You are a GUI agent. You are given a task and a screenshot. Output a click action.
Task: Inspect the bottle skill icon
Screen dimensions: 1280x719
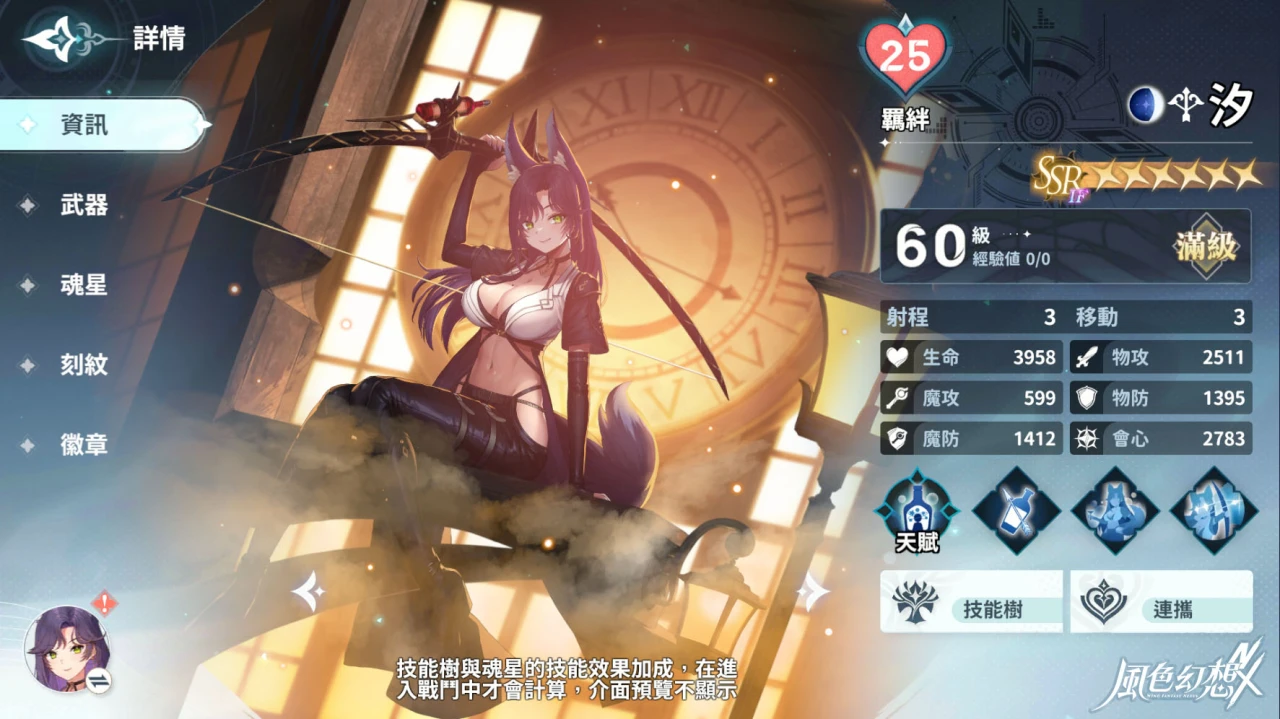(1016, 509)
